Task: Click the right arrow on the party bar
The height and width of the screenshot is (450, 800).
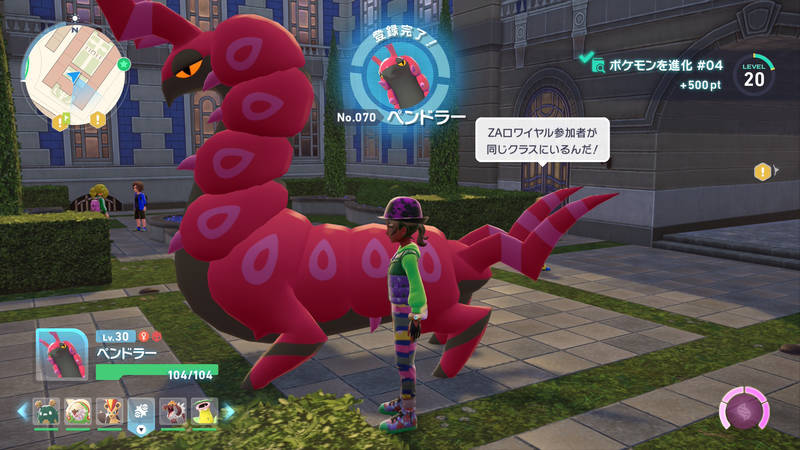Action: click(228, 410)
